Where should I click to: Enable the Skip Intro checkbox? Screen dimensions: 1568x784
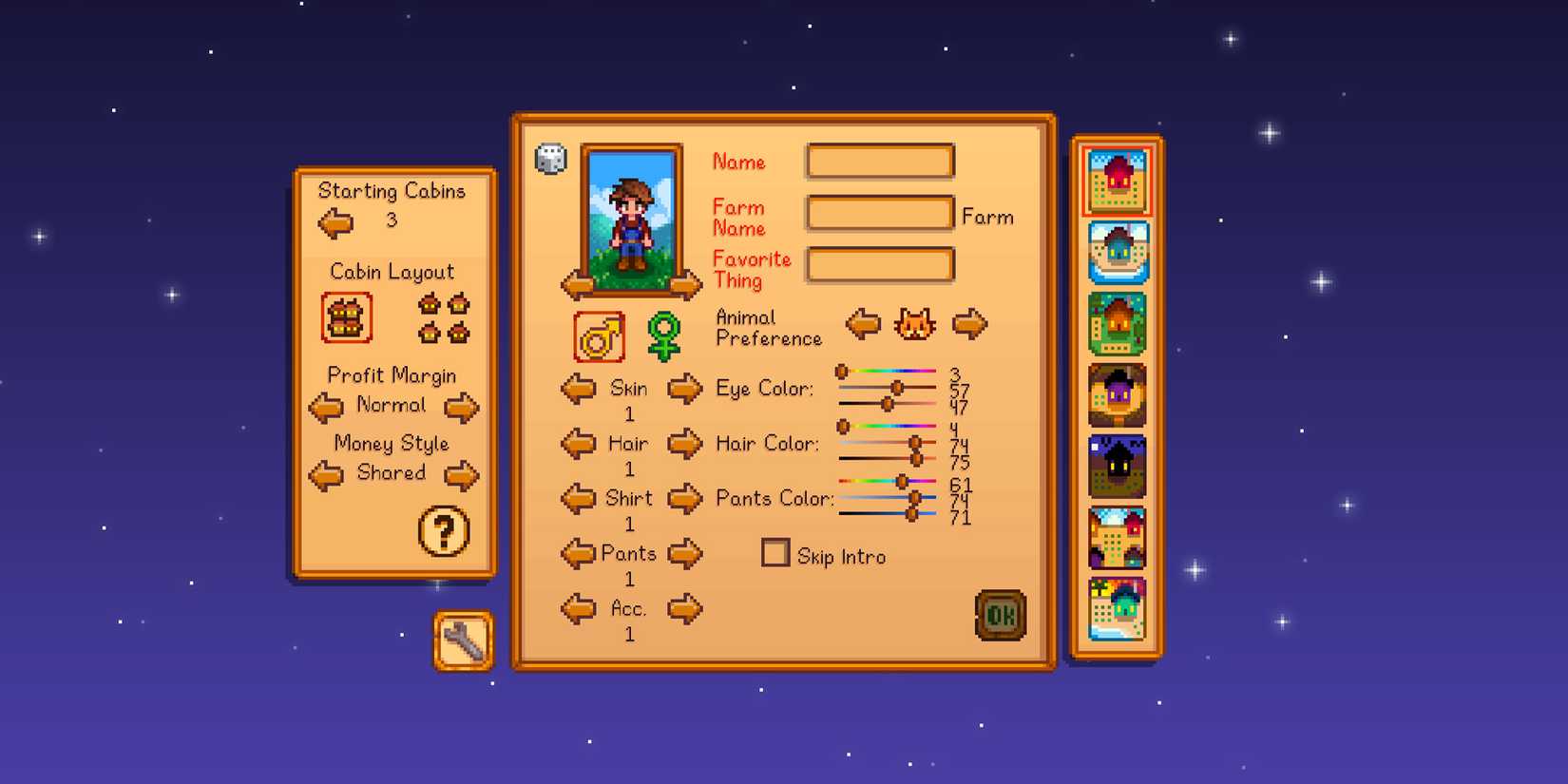[775, 552]
